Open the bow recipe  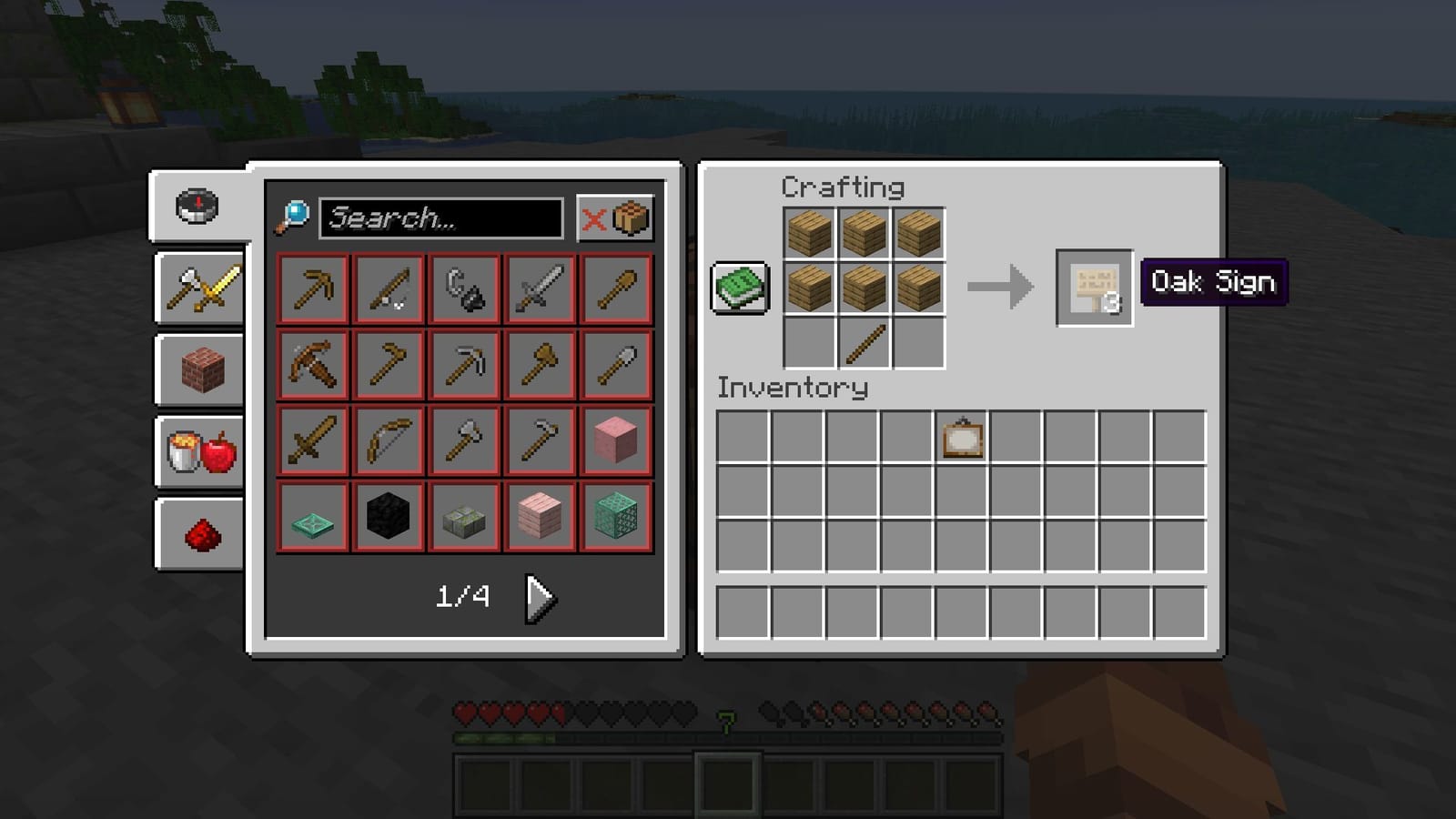tap(388, 440)
